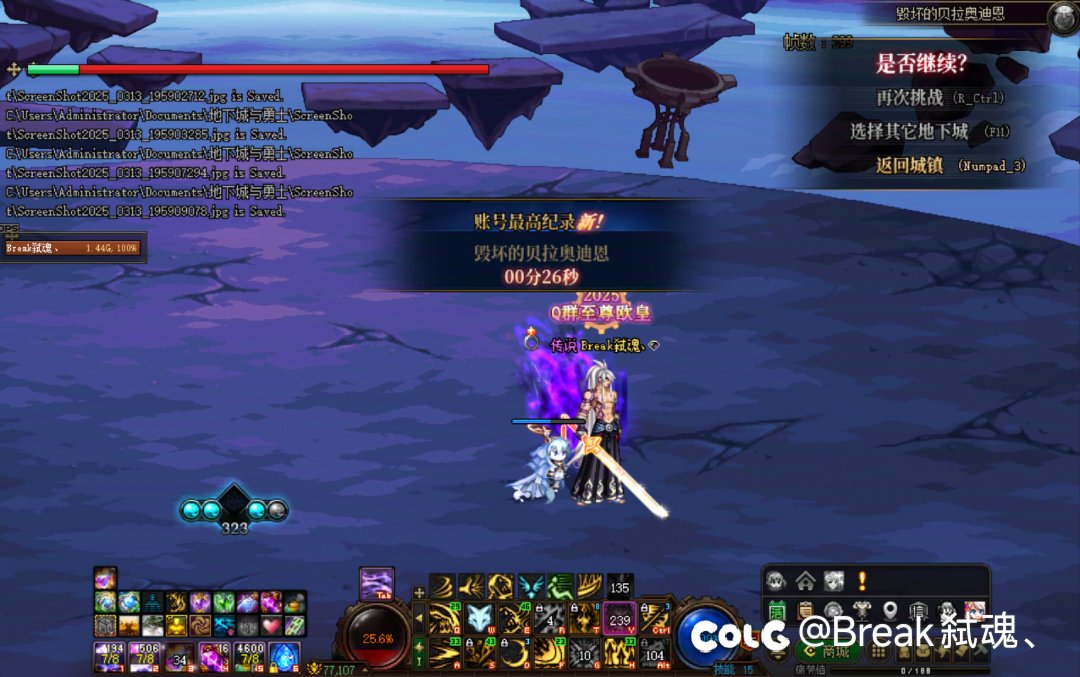This screenshot has width=1080, height=677.
Task: Select the quick slot showing 4600
Action: pos(248,657)
